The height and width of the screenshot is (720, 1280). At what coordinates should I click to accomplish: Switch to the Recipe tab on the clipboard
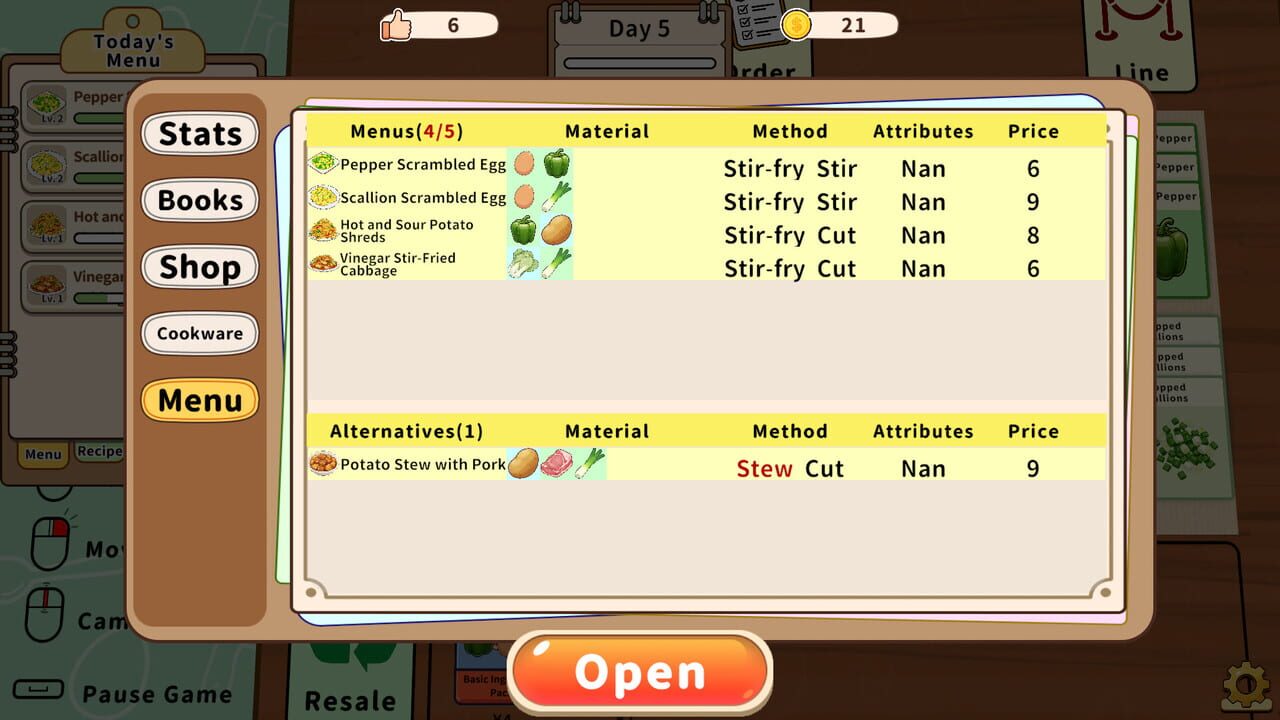[99, 451]
